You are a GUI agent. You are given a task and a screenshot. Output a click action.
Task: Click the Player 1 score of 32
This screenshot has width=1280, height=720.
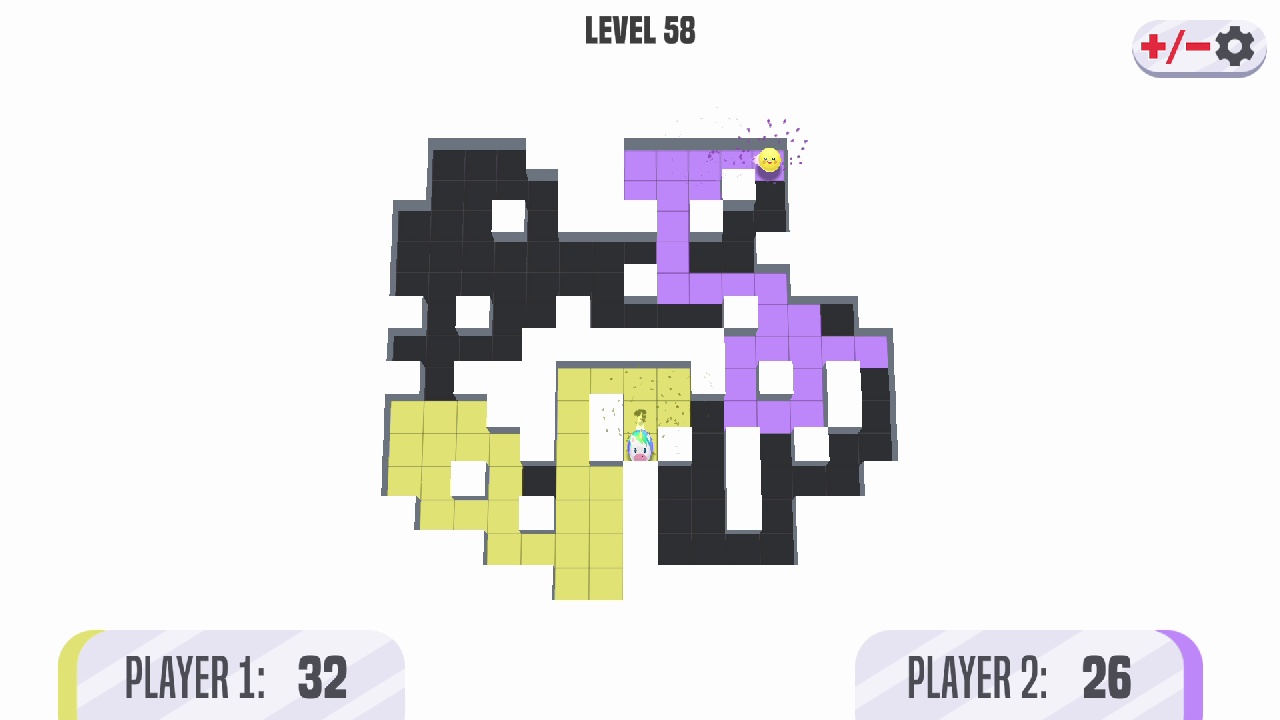point(321,678)
